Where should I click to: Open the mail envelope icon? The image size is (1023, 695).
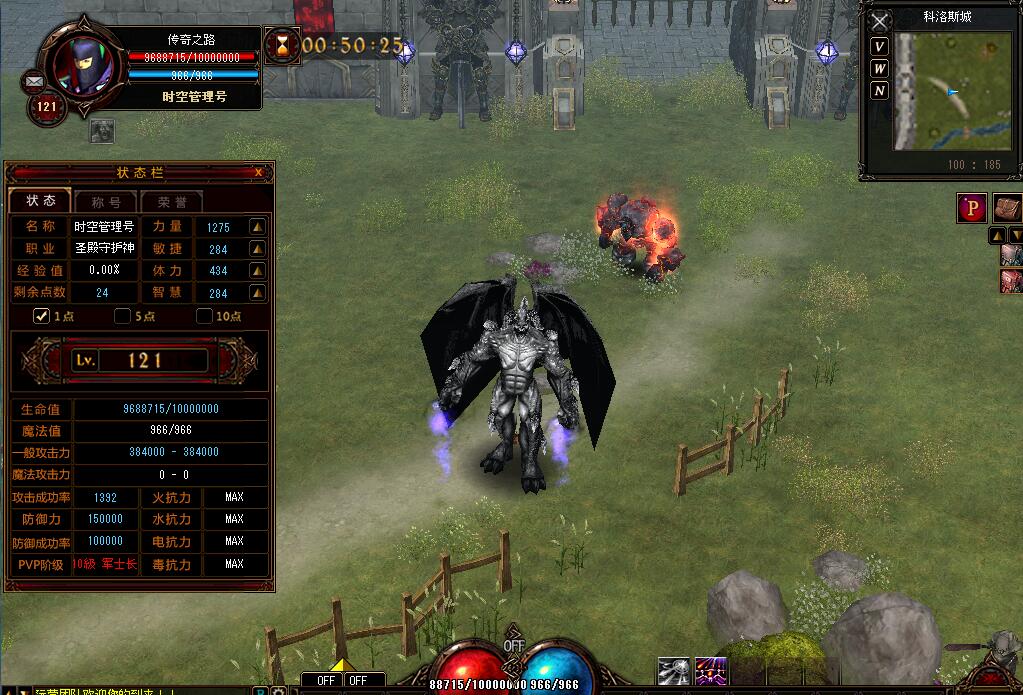point(34,80)
